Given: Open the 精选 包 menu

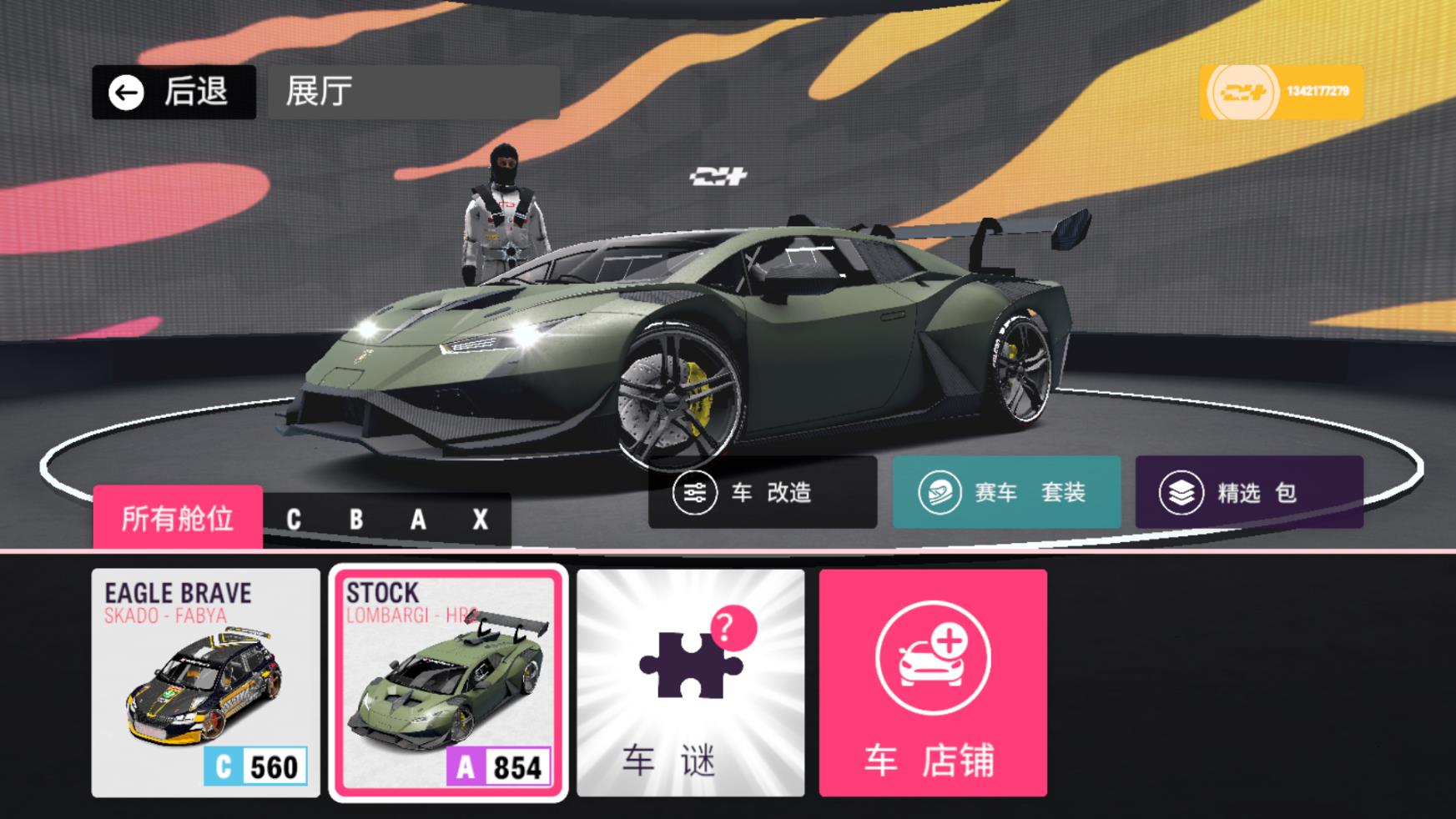Looking at the screenshot, I should pyautogui.click(x=1247, y=492).
